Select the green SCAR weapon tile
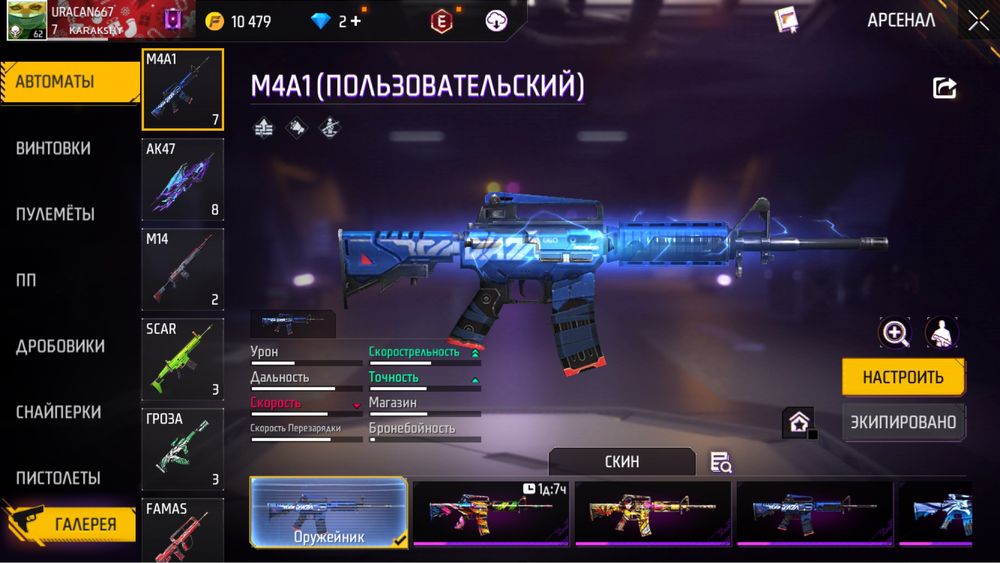 183,359
